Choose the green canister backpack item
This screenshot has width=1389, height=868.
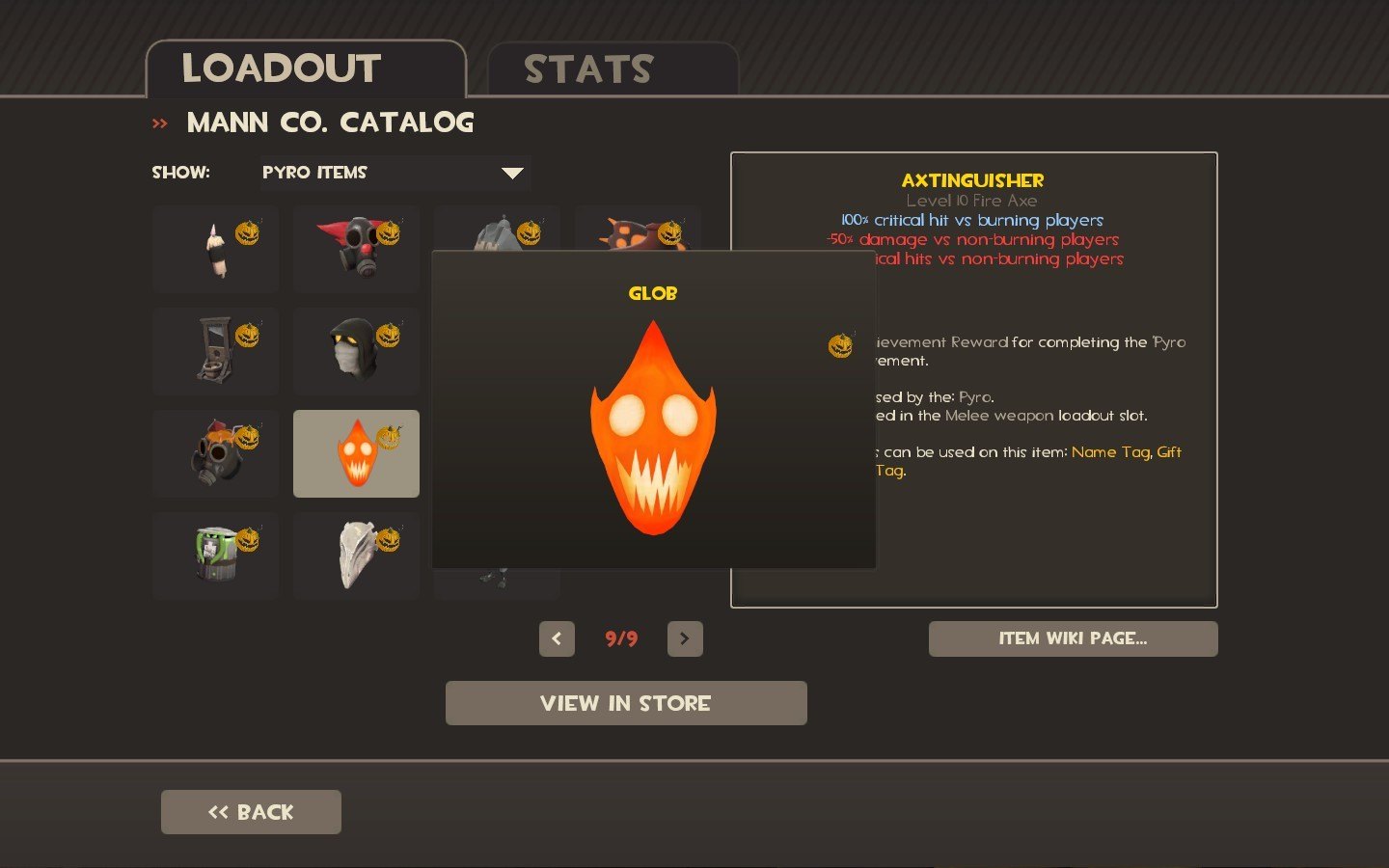pyautogui.click(x=215, y=556)
